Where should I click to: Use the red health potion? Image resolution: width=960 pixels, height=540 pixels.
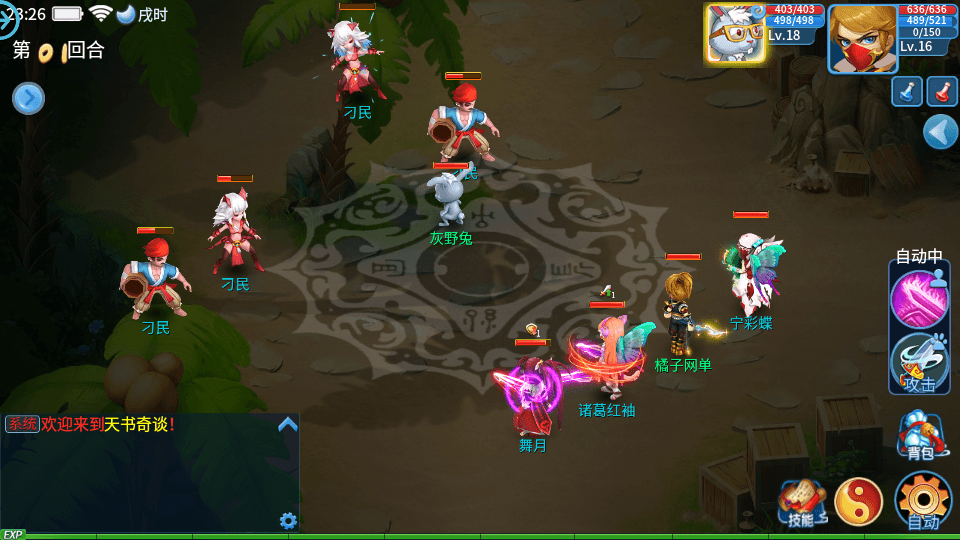tap(942, 91)
